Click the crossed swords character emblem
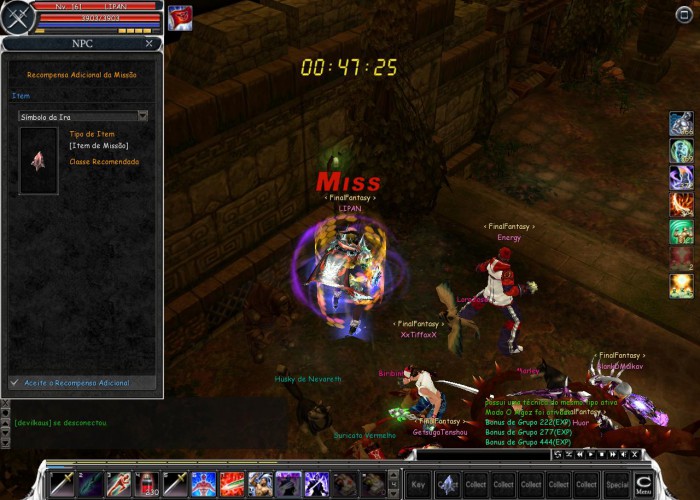The image size is (700, 500). click(17, 19)
